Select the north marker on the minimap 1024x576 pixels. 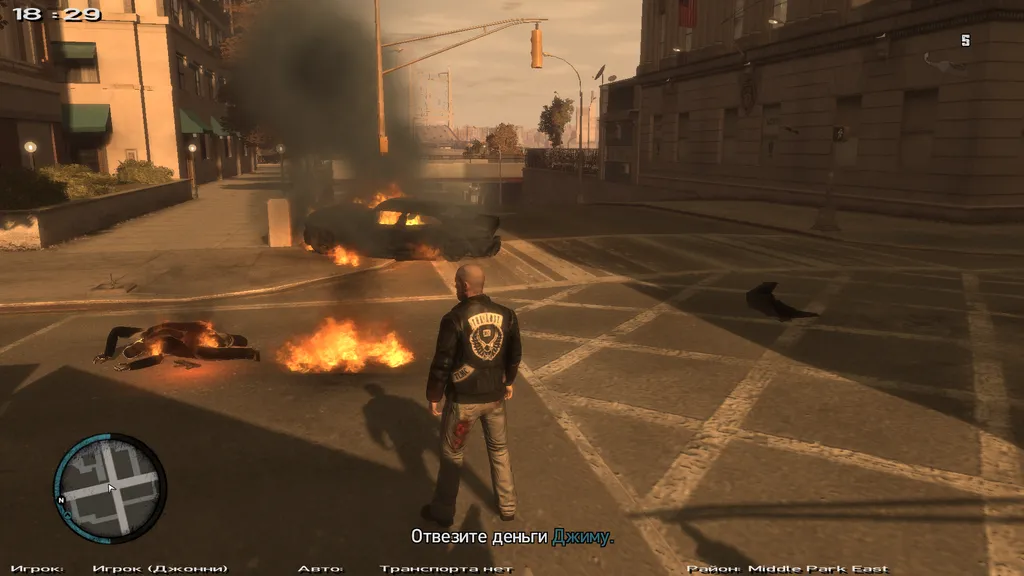click(x=62, y=499)
